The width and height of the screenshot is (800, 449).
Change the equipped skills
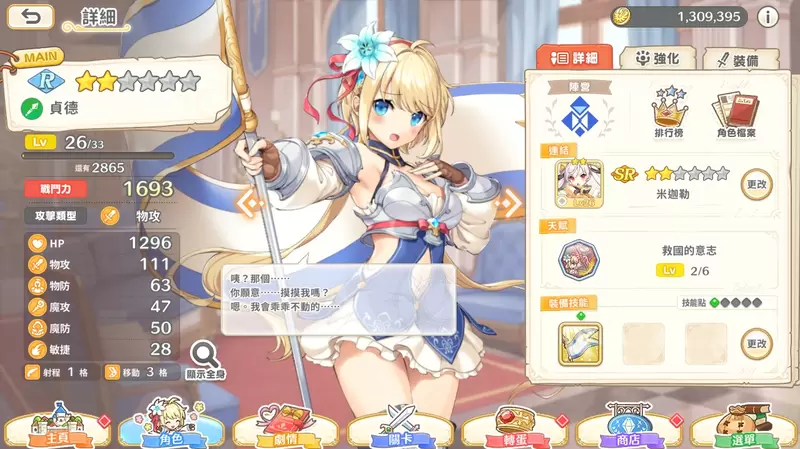click(756, 343)
